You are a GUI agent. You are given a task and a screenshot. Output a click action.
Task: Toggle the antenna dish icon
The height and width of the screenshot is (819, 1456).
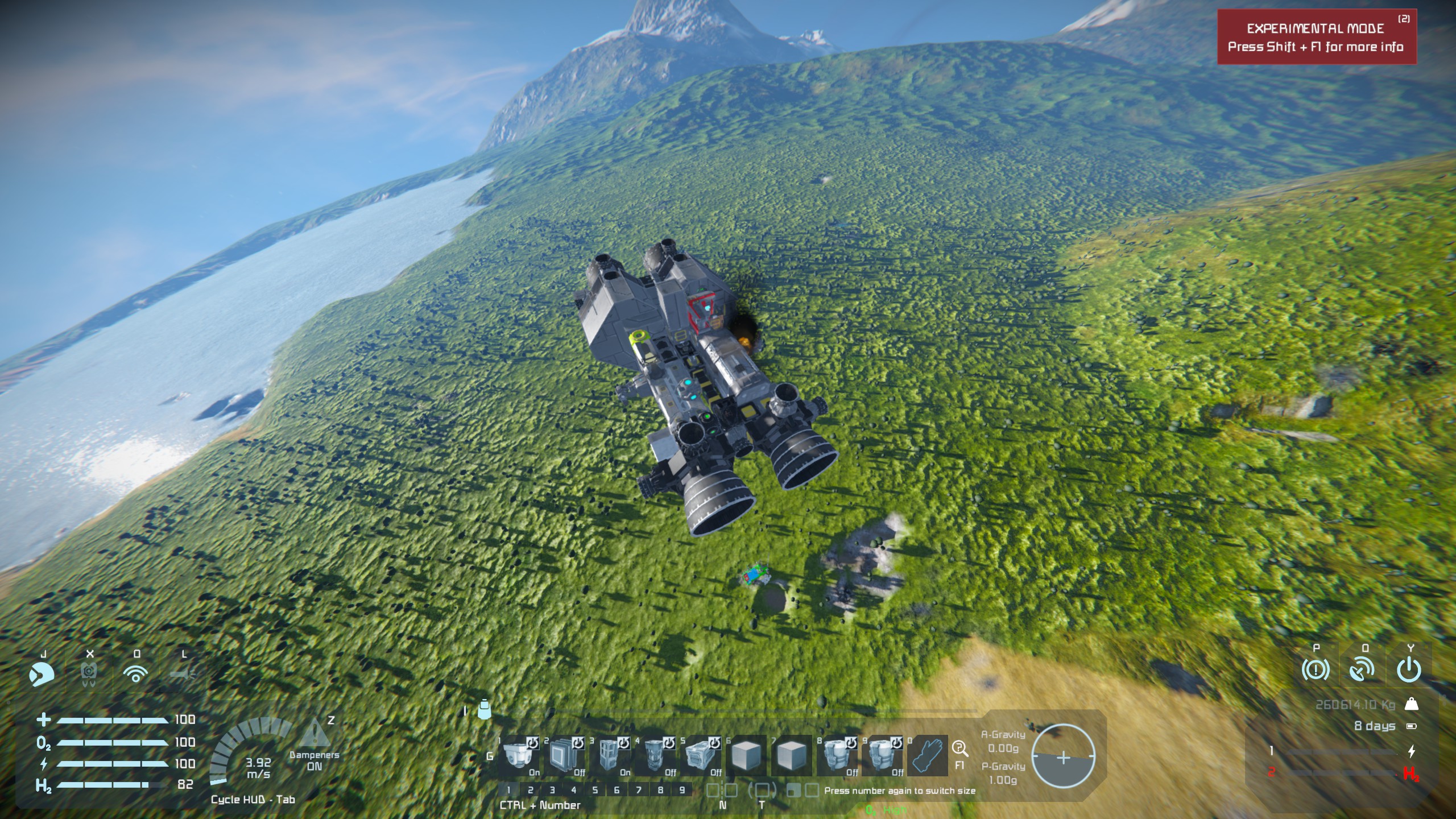pos(1363,670)
